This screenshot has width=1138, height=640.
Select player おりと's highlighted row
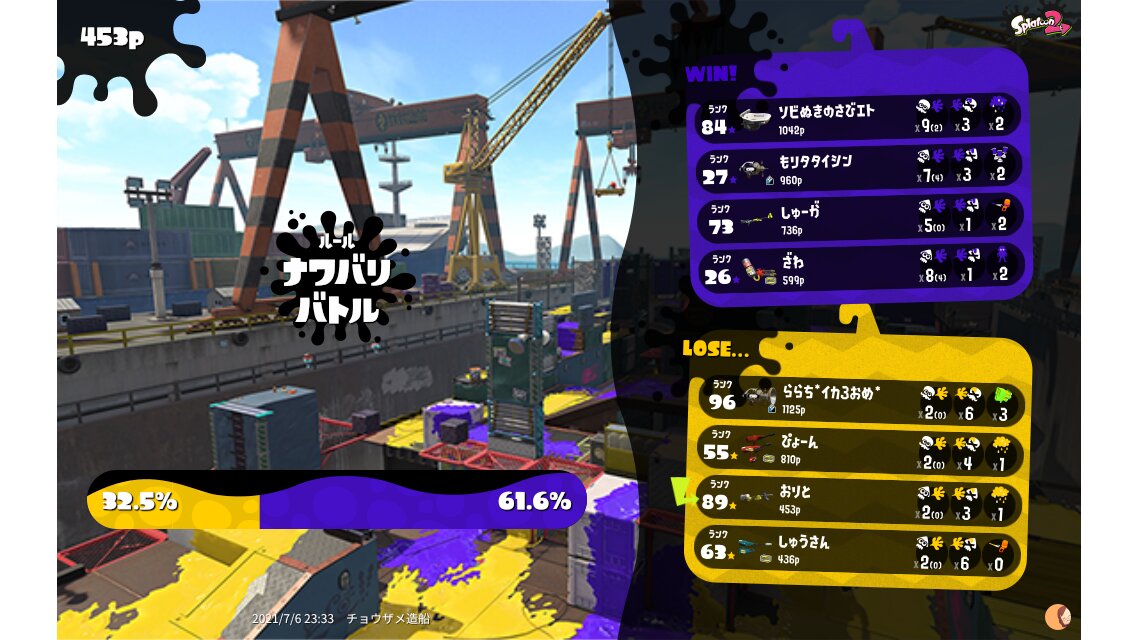coord(860,499)
